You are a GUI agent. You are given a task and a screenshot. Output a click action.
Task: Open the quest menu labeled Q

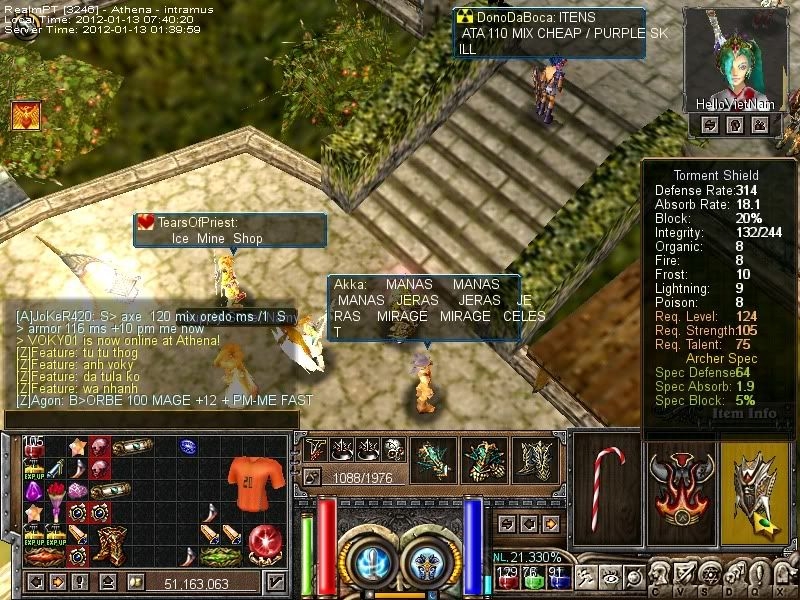point(761,574)
